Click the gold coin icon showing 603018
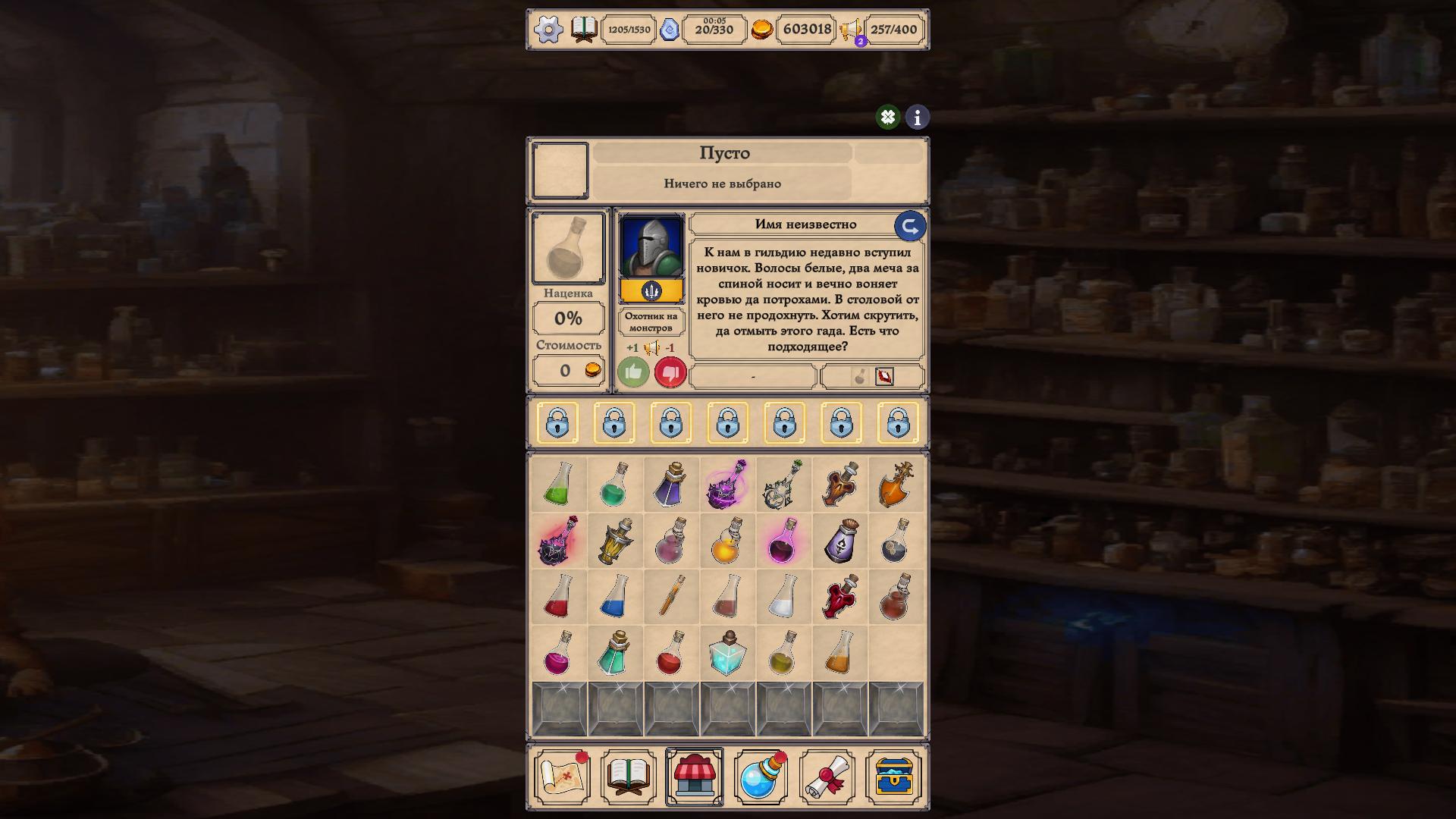The image size is (1456, 819). [764, 30]
